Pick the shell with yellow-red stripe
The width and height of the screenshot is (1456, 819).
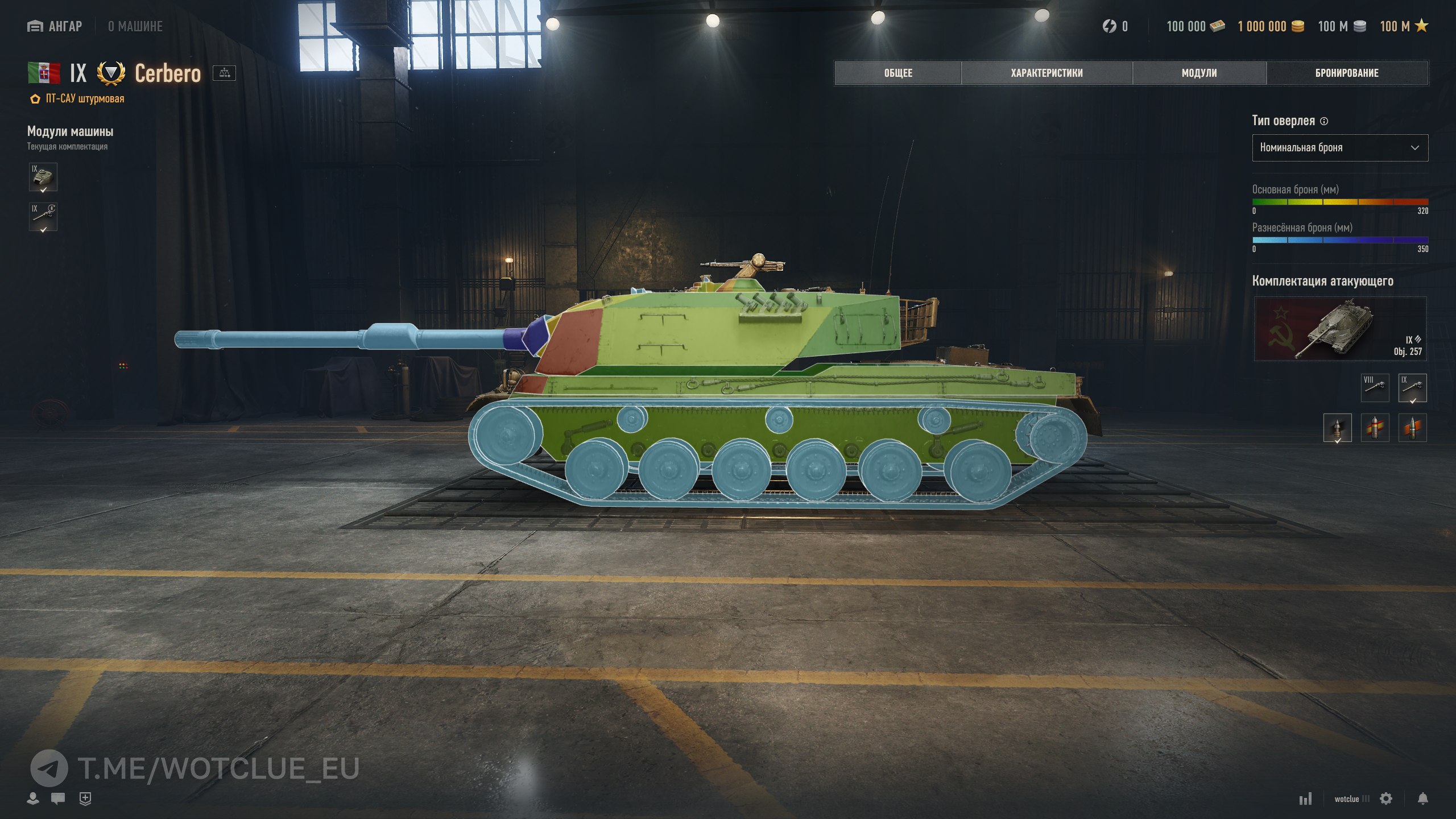pyautogui.click(x=1375, y=428)
